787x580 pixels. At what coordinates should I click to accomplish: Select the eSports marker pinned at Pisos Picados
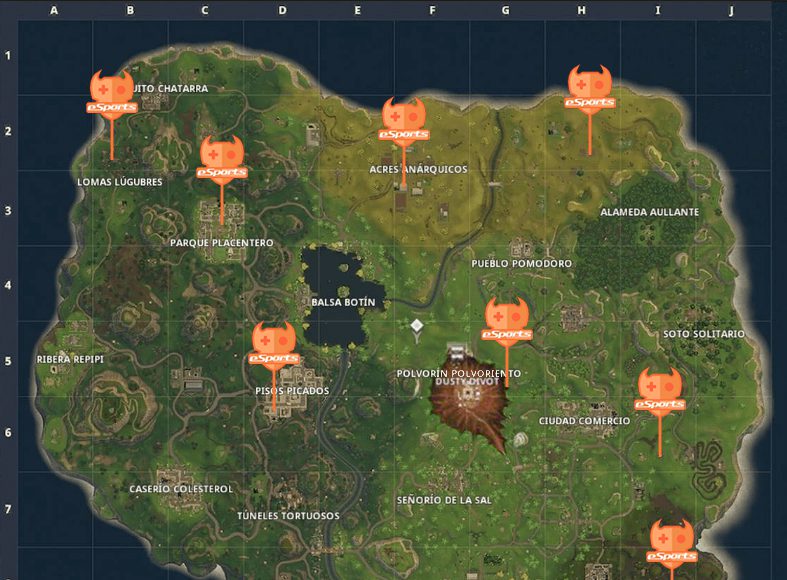tap(273, 344)
